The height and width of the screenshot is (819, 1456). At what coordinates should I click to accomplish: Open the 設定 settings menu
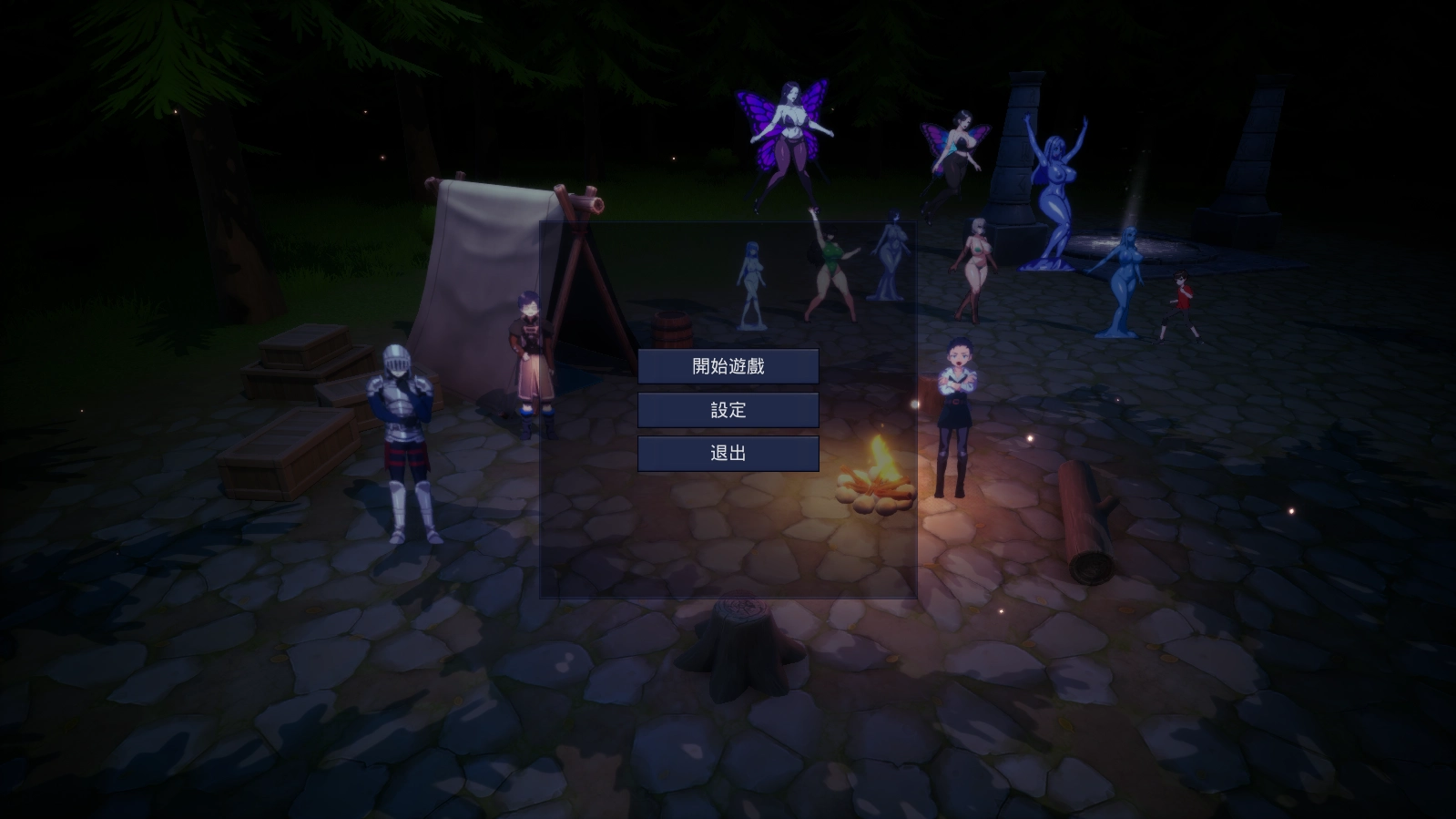728,410
